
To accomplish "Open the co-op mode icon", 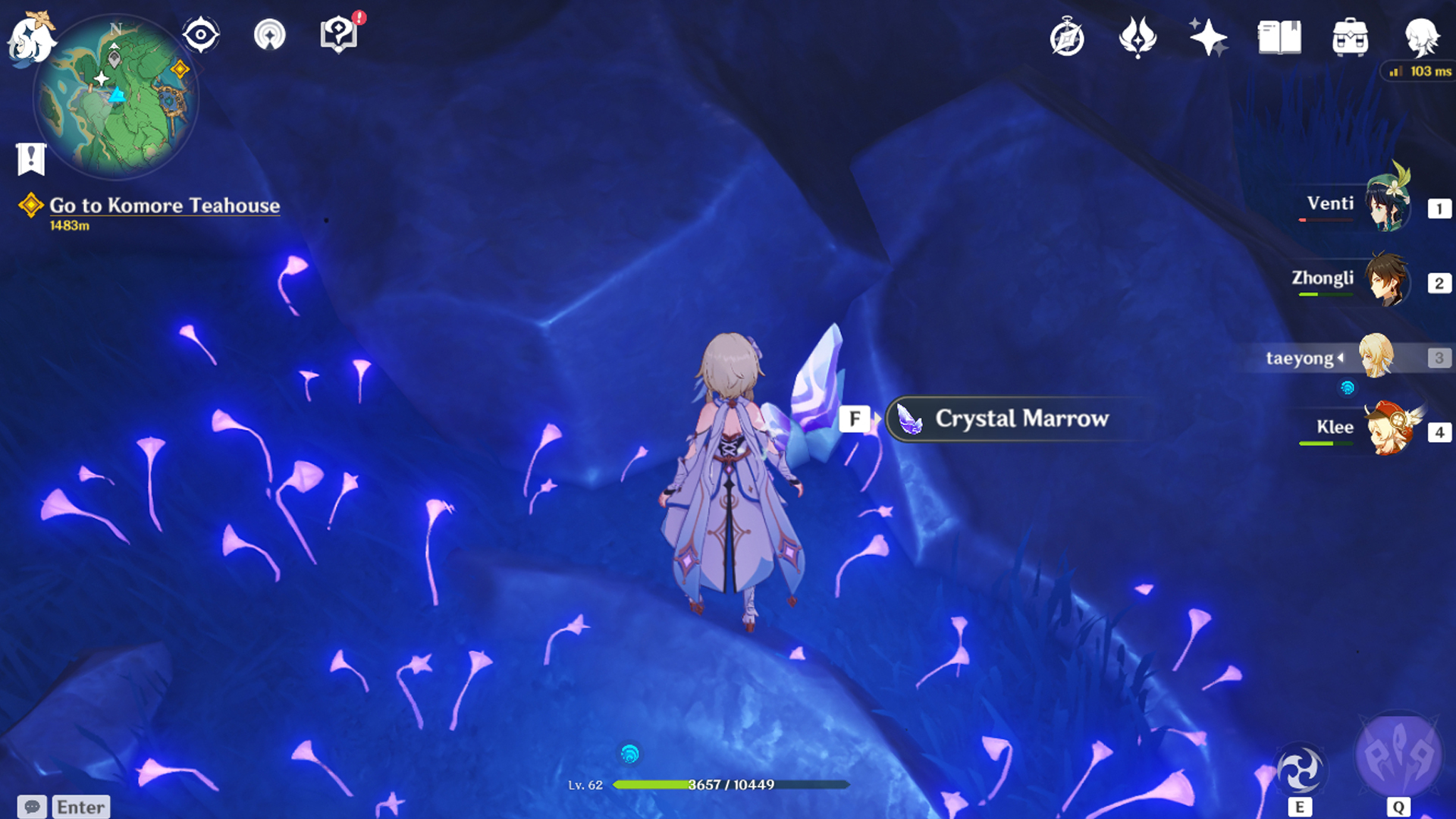I will (269, 35).
